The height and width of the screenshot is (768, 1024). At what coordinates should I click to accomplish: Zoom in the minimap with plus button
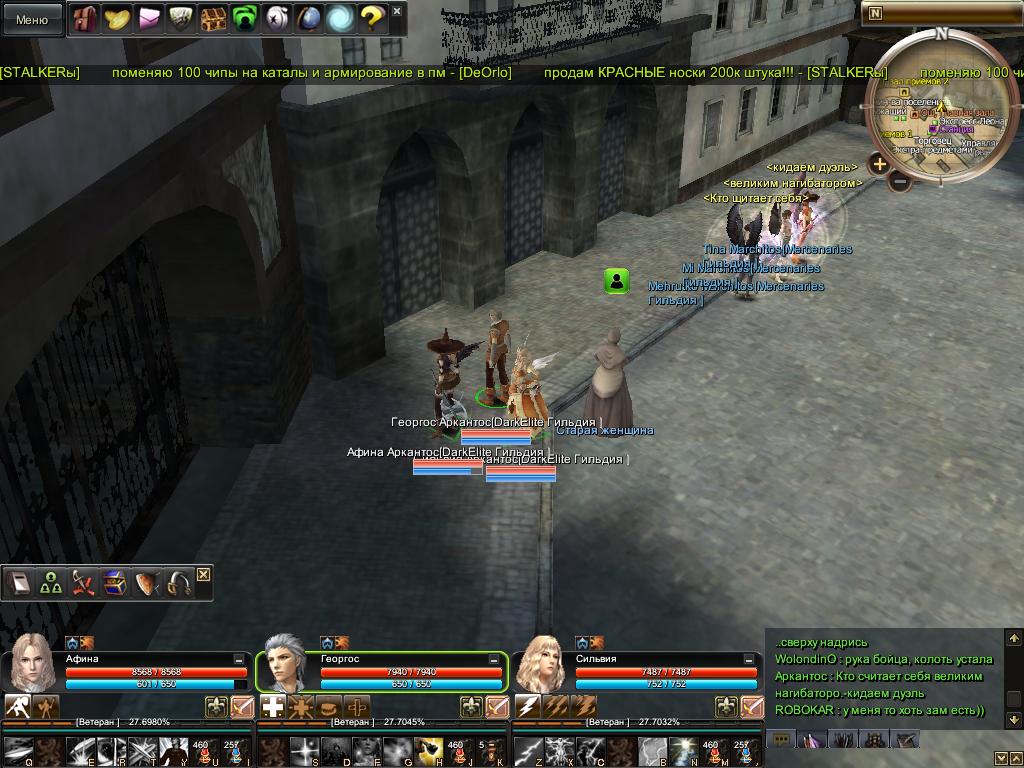[879, 164]
